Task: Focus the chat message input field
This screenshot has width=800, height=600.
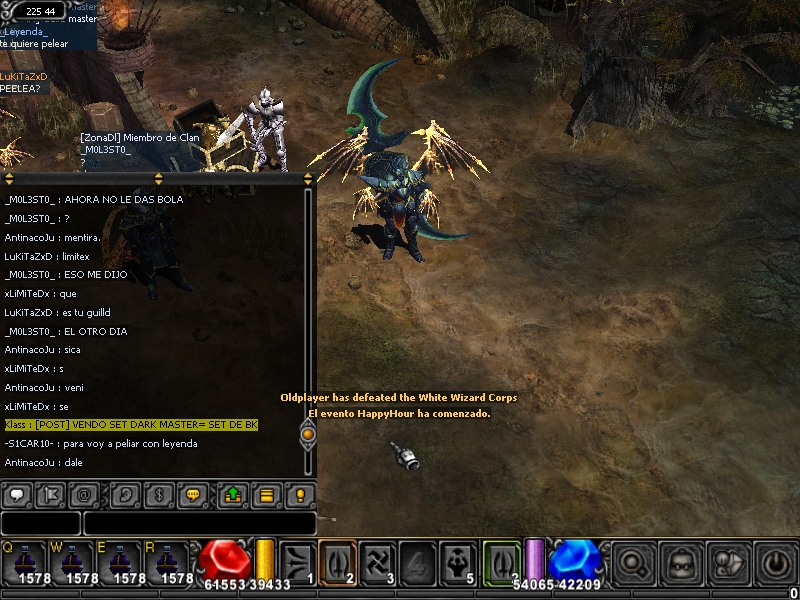Action: 199,523
